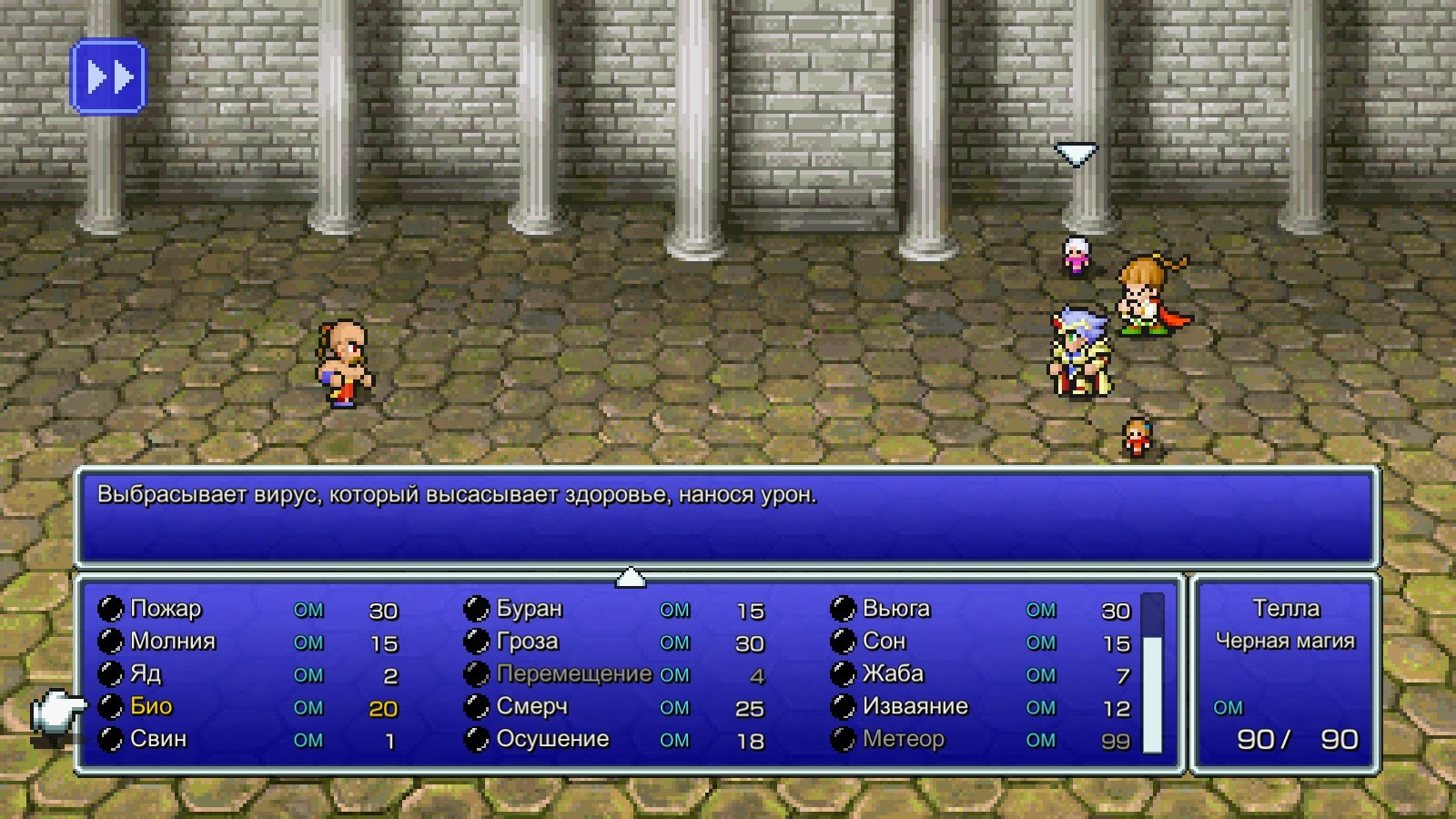Select the Пожар spell orb icon
This screenshot has width=1456, height=819.
point(111,609)
